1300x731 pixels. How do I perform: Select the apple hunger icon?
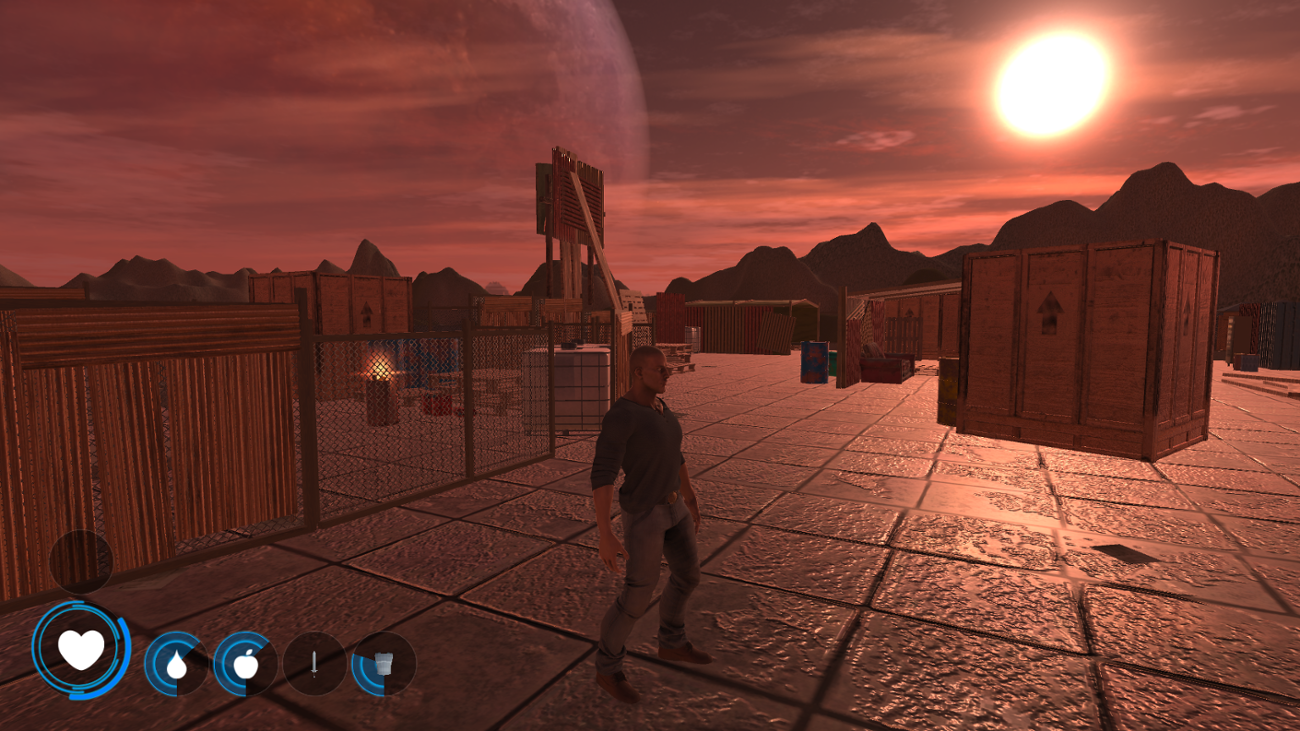coord(247,664)
